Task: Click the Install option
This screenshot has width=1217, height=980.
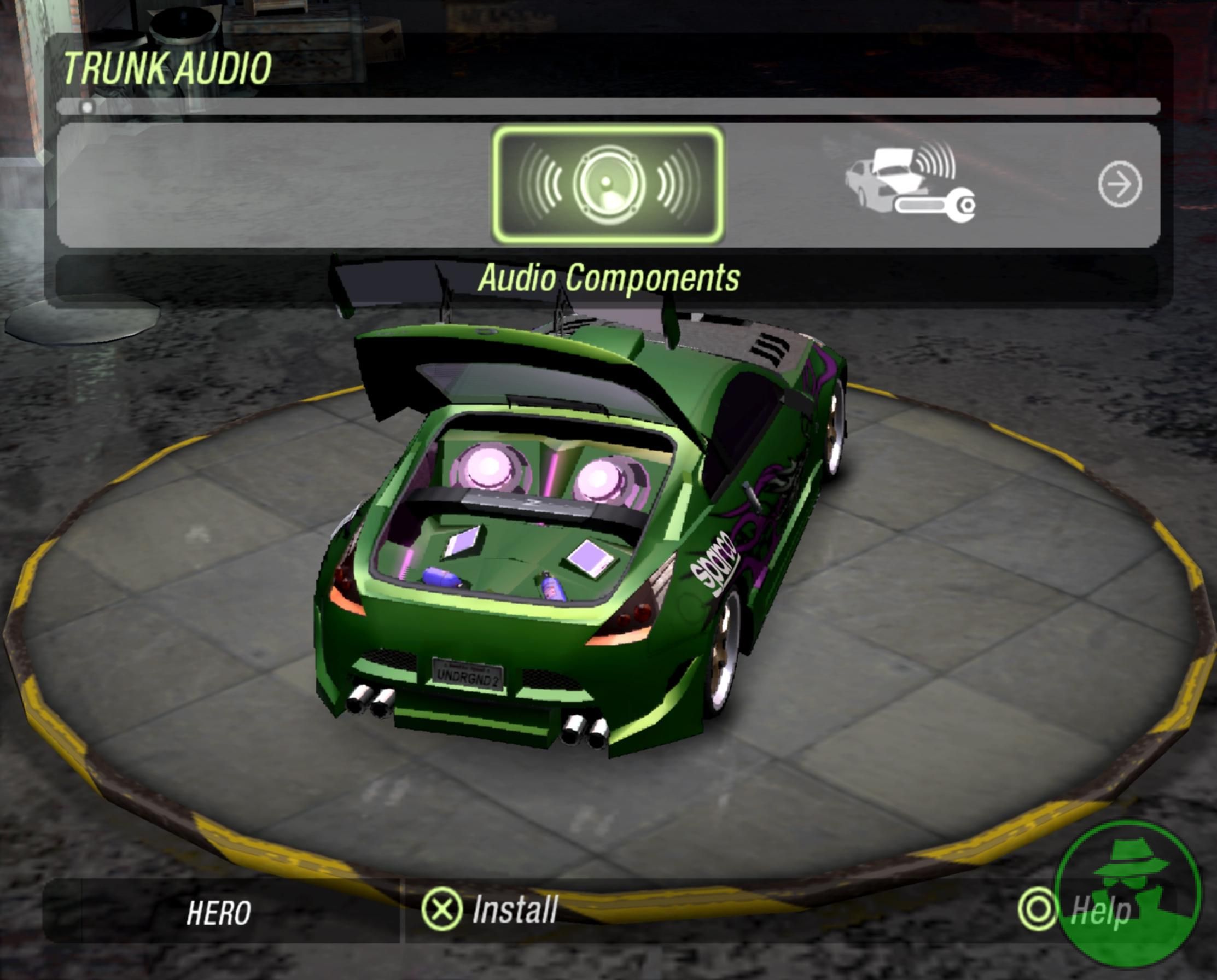Action: click(x=490, y=909)
